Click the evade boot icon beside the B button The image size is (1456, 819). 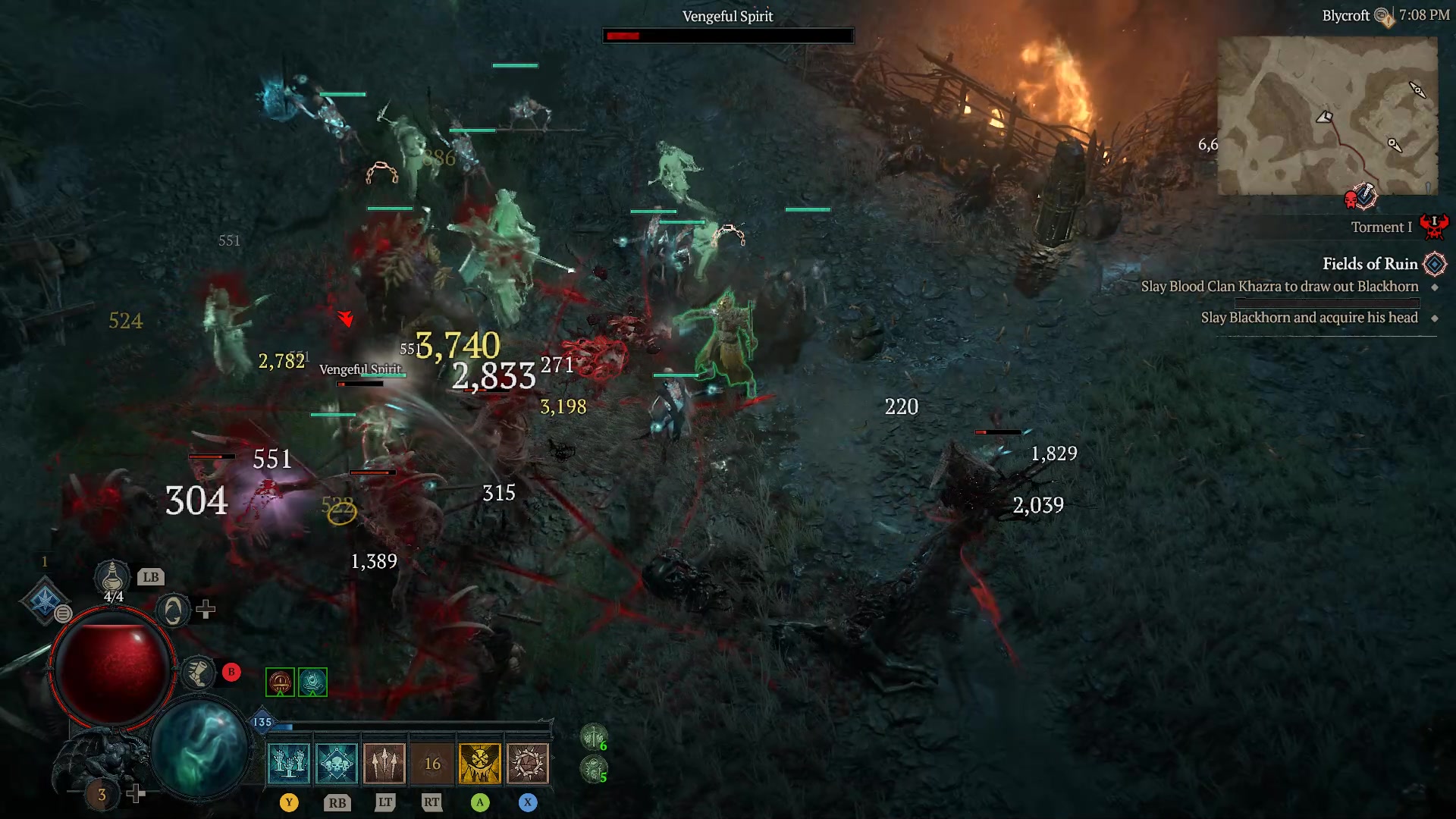(x=199, y=672)
